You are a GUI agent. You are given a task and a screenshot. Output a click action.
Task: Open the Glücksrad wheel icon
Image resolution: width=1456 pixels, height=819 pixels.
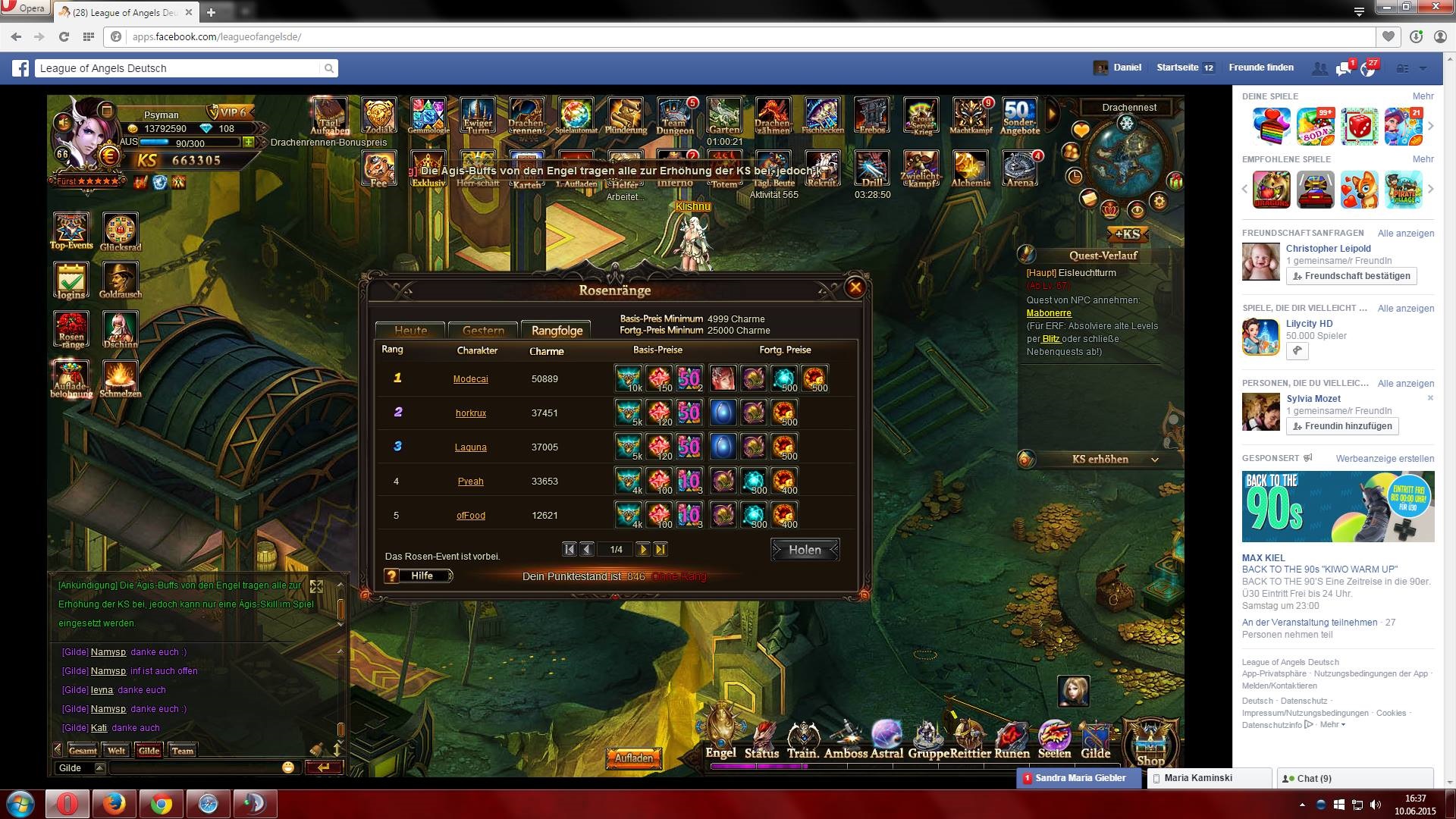tap(120, 232)
